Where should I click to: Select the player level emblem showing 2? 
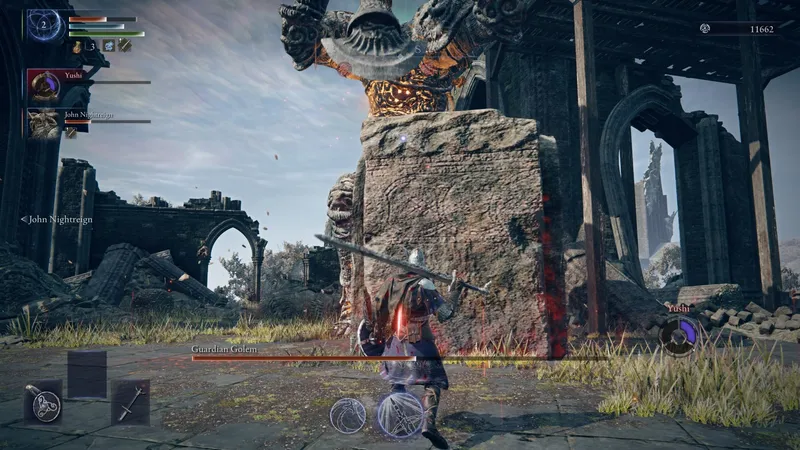45,25
